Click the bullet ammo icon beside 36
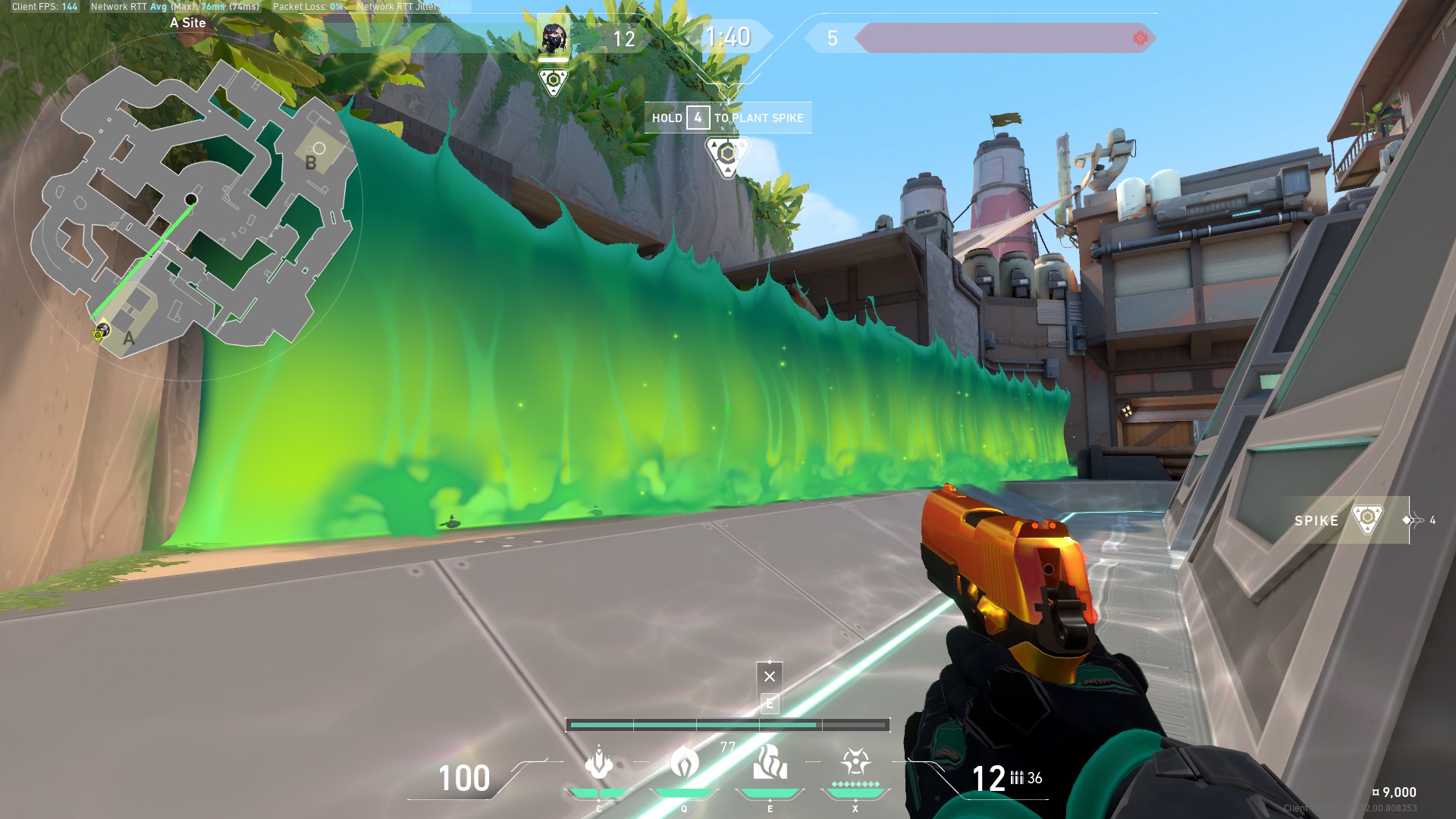This screenshot has height=819, width=1456. tap(1016, 777)
